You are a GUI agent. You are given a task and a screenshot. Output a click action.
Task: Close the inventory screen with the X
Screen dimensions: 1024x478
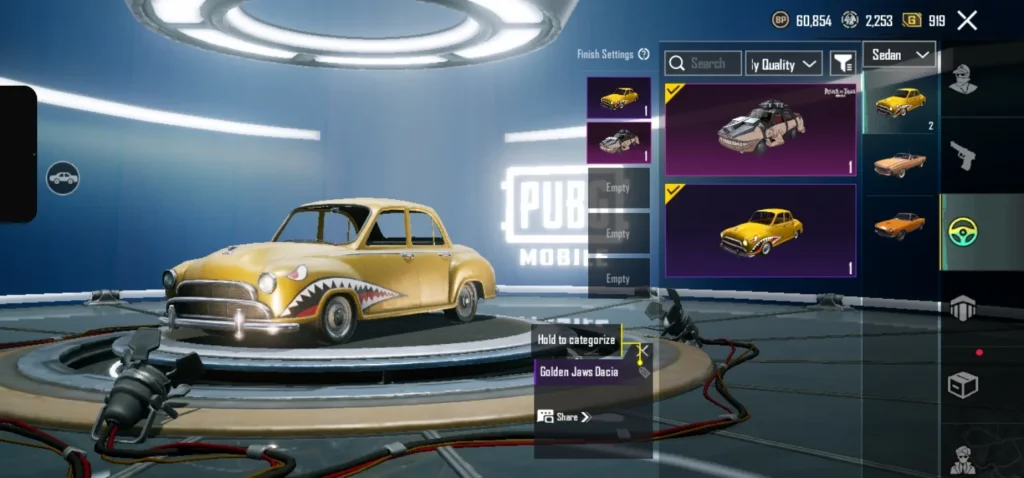967,20
